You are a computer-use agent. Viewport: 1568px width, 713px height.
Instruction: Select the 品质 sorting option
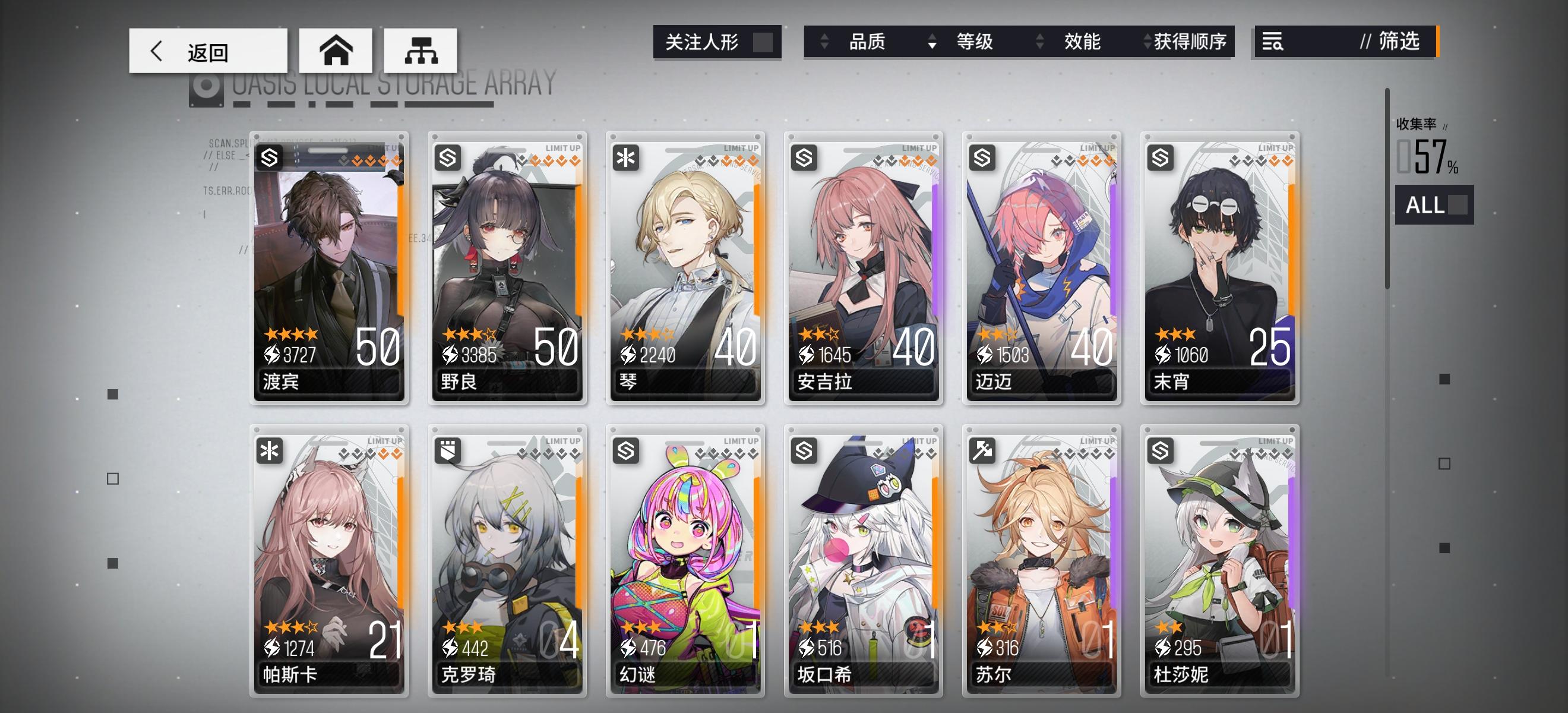point(868,43)
